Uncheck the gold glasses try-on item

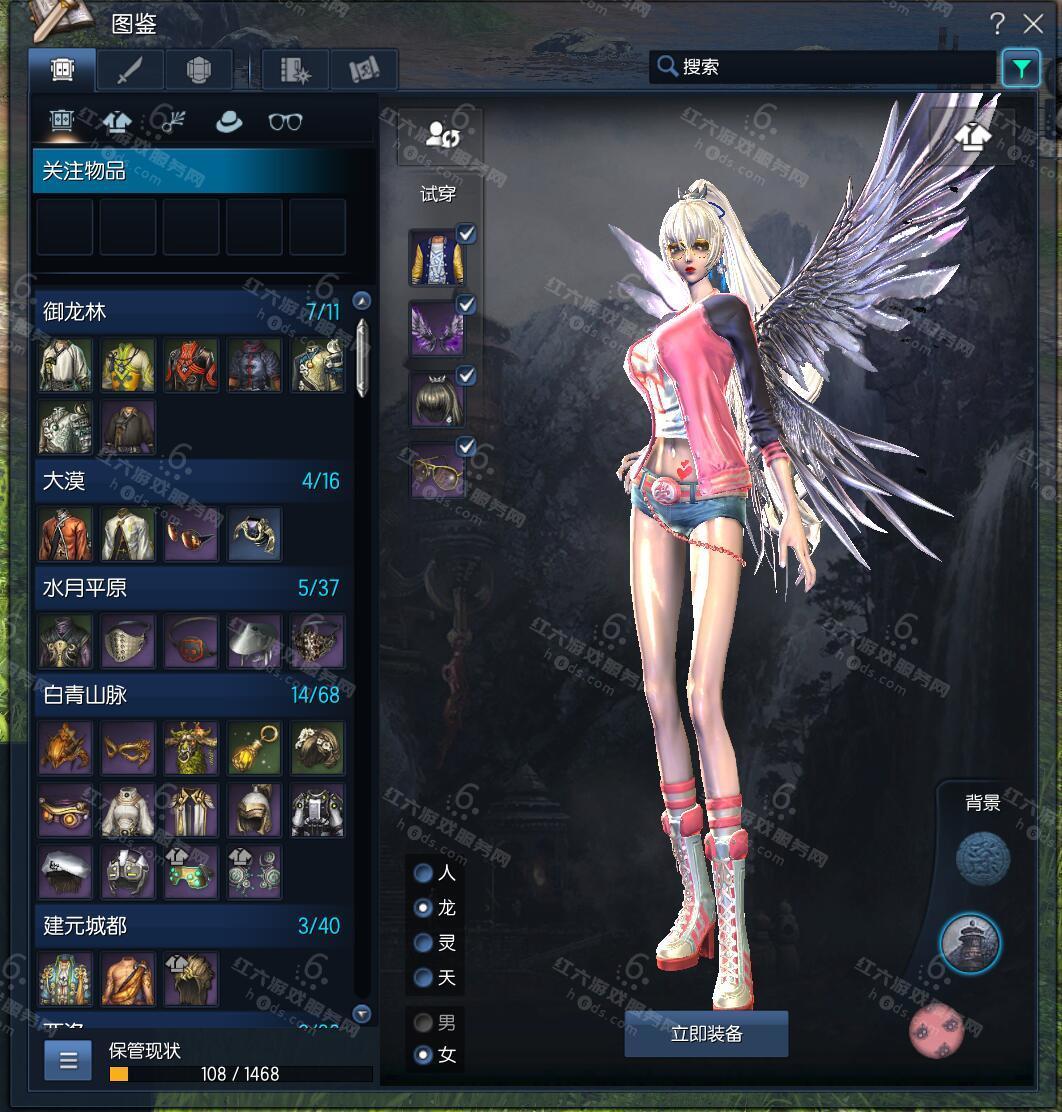click(466, 446)
